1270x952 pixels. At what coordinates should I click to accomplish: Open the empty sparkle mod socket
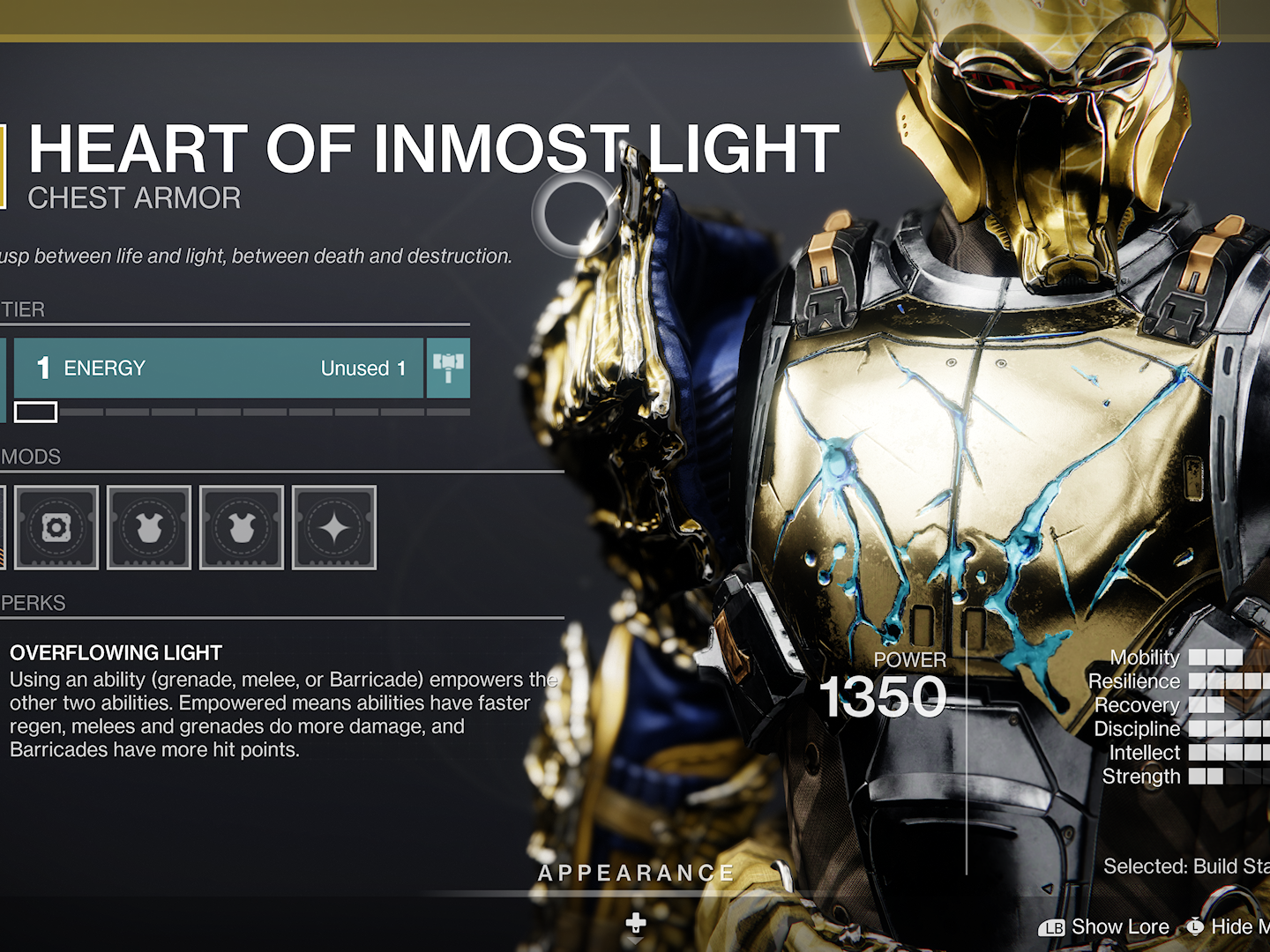tap(333, 527)
